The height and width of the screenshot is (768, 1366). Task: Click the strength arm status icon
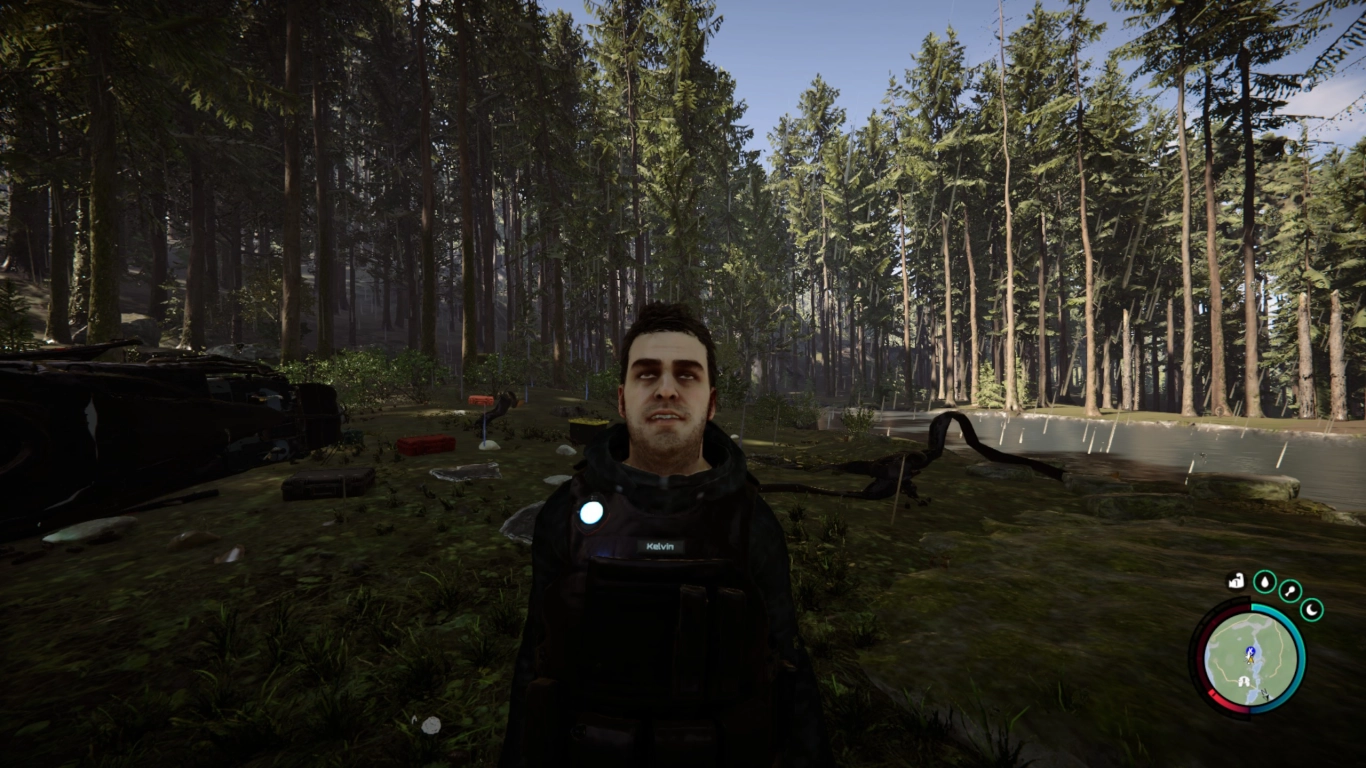[x=1235, y=582]
